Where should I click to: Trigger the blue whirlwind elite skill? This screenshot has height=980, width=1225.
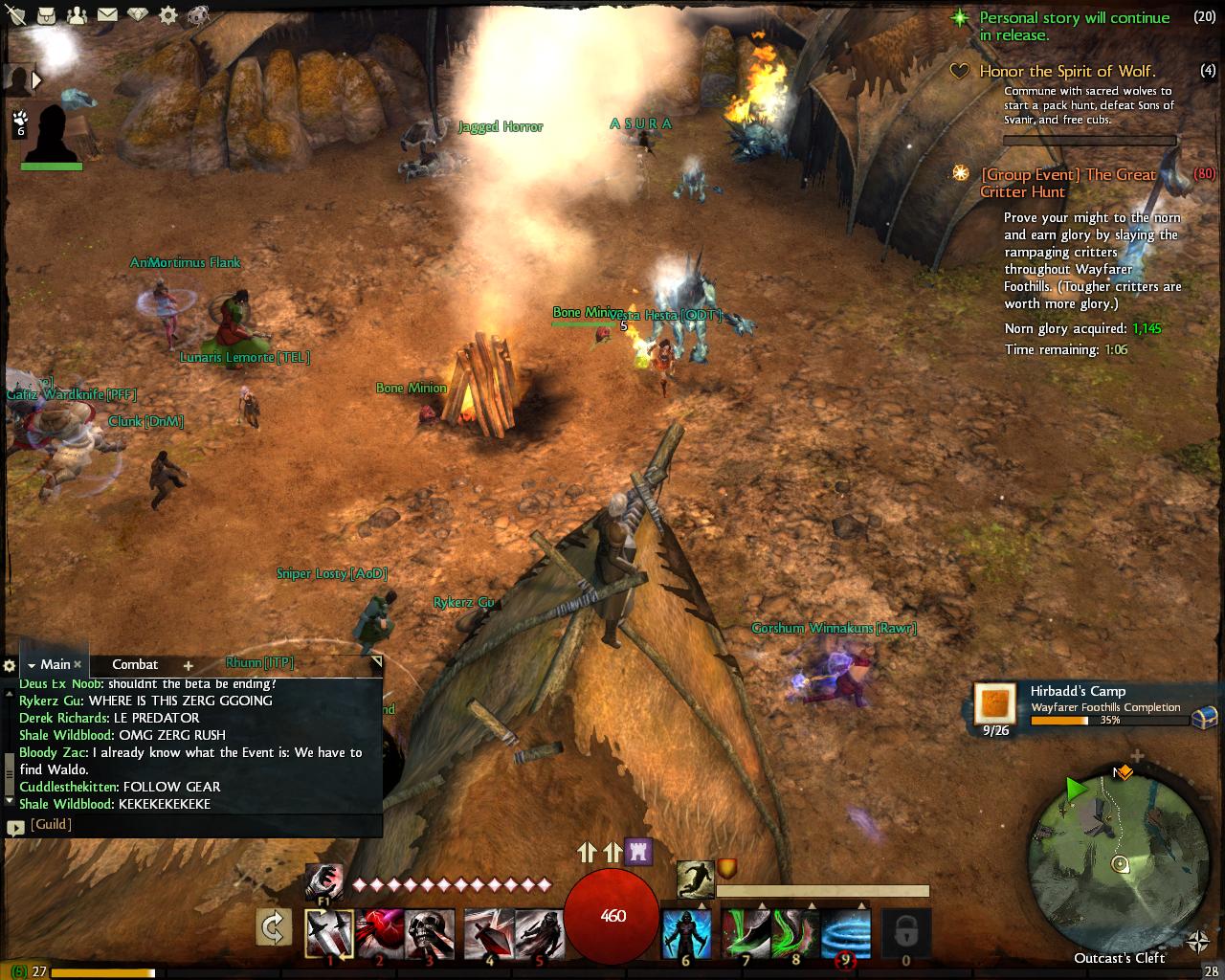click(x=846, y=932)
